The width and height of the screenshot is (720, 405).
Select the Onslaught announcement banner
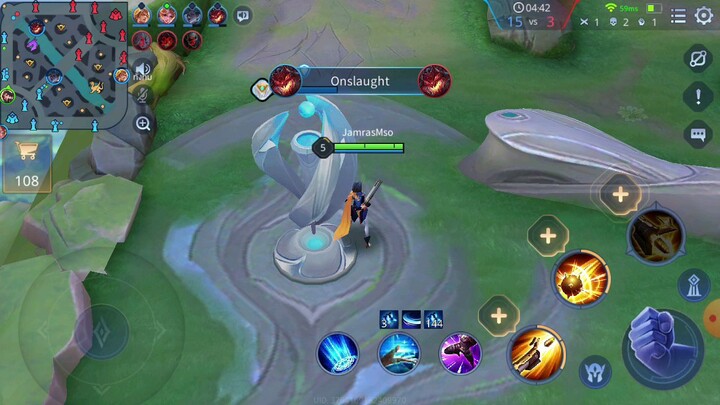click(x=359, y=81)
